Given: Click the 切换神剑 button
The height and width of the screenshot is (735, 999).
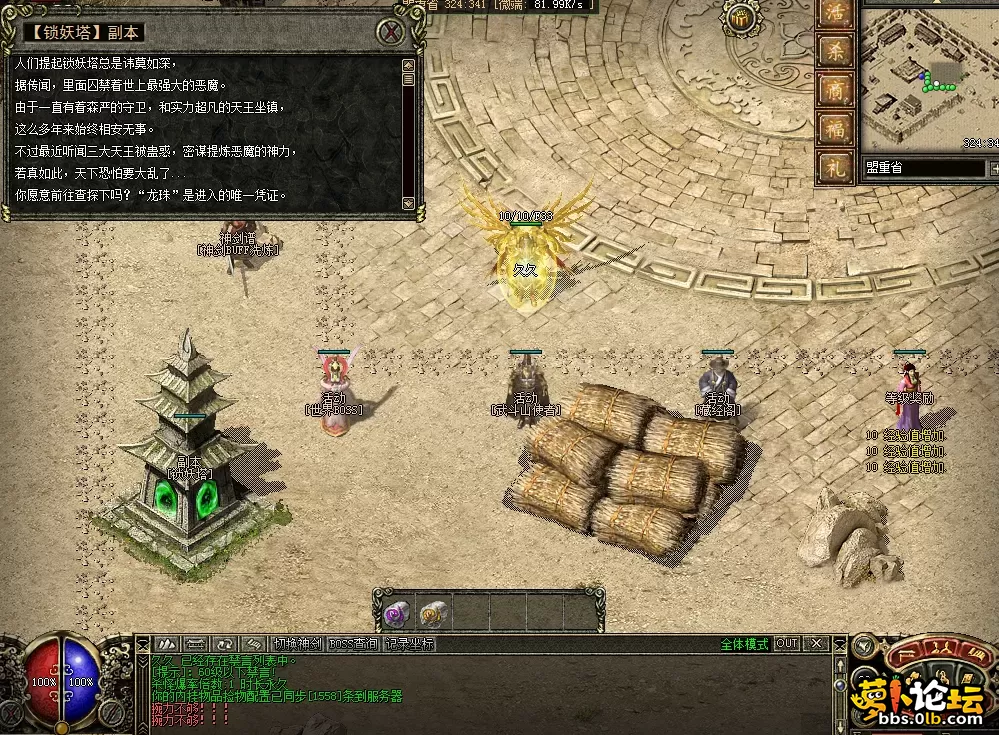Looking at the screenshot, I should [298, 644].
